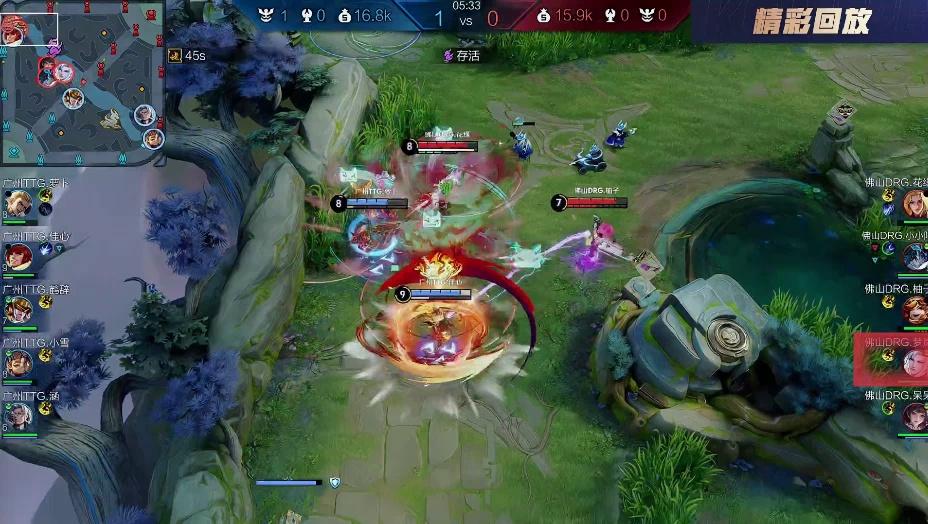Viewport: 928px width, 524px height.
Task: Select player 广州TTG.鹤辞's portrait
Action: click(x=18, y=311)
